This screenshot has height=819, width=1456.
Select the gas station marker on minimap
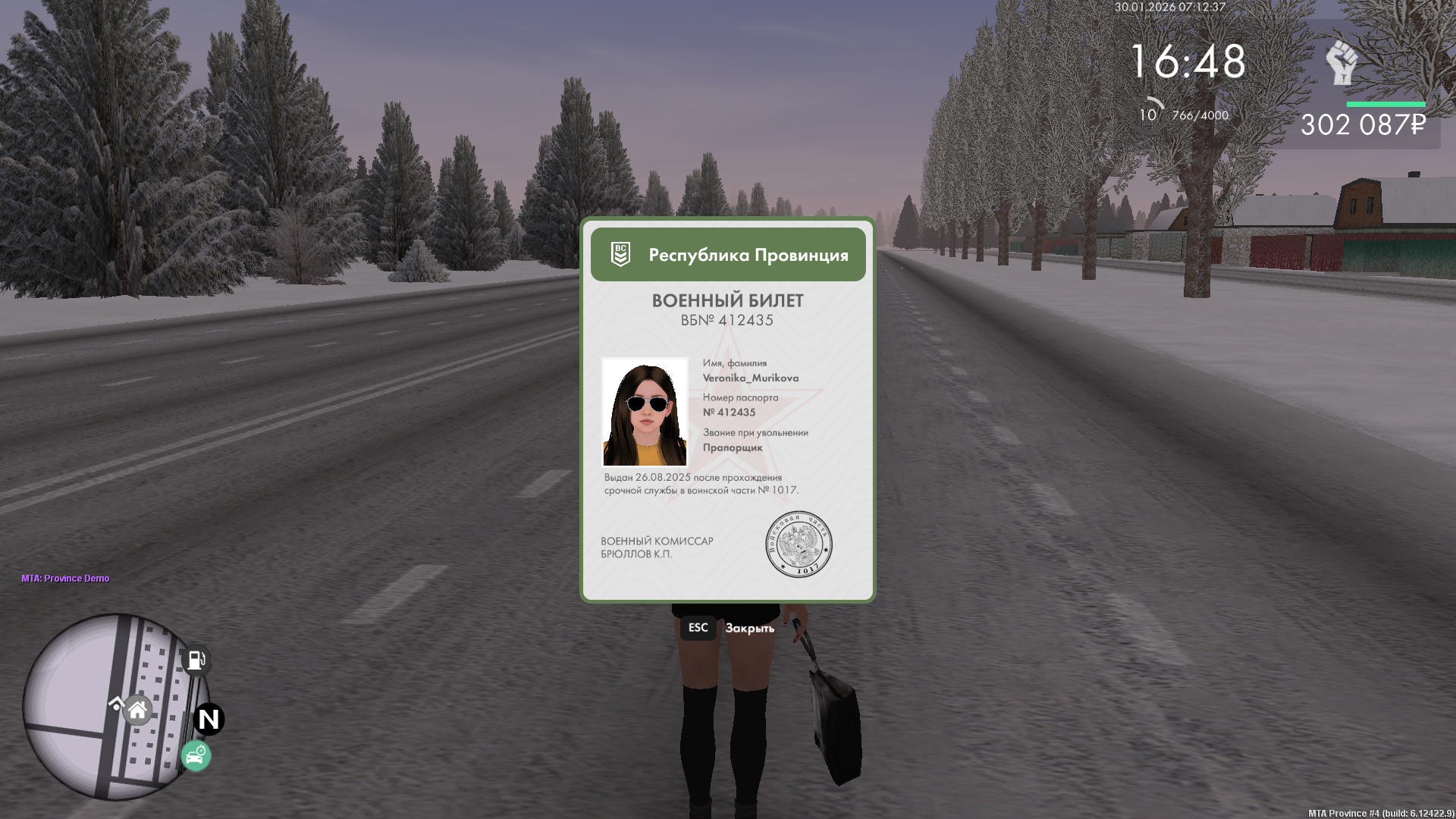point(196,660)
